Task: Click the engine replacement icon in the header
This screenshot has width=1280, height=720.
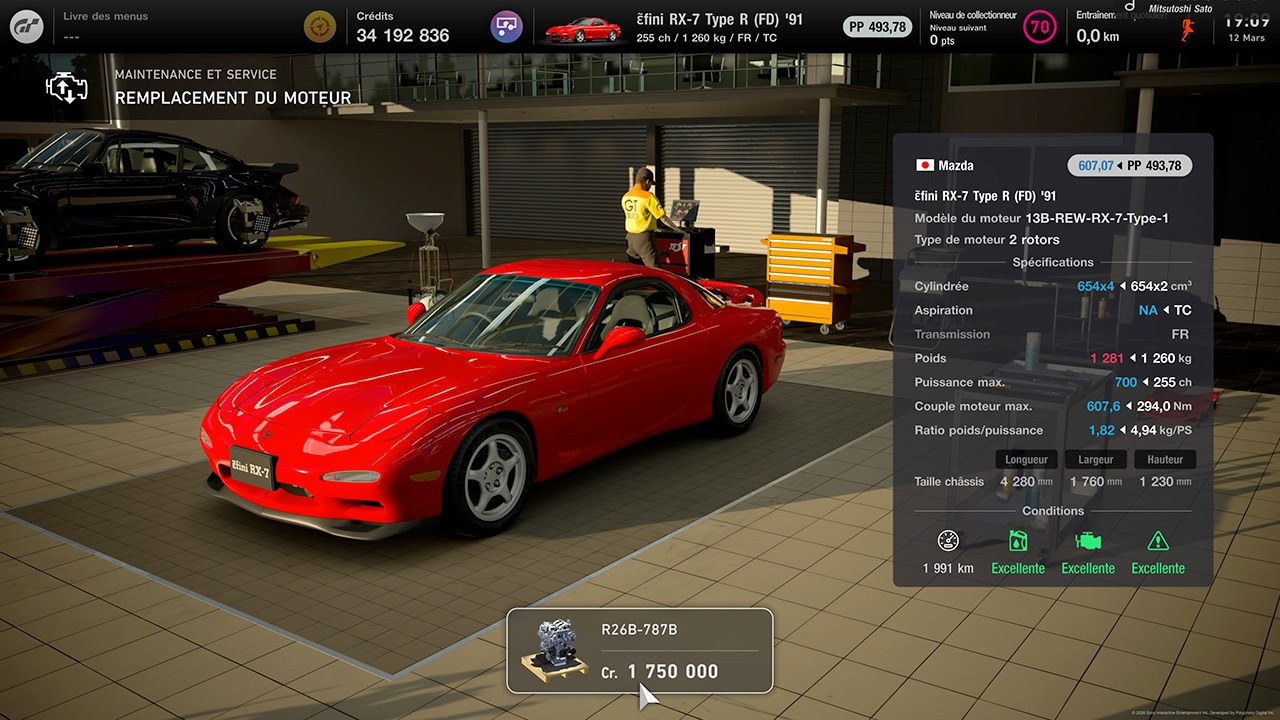Action: 66,88
